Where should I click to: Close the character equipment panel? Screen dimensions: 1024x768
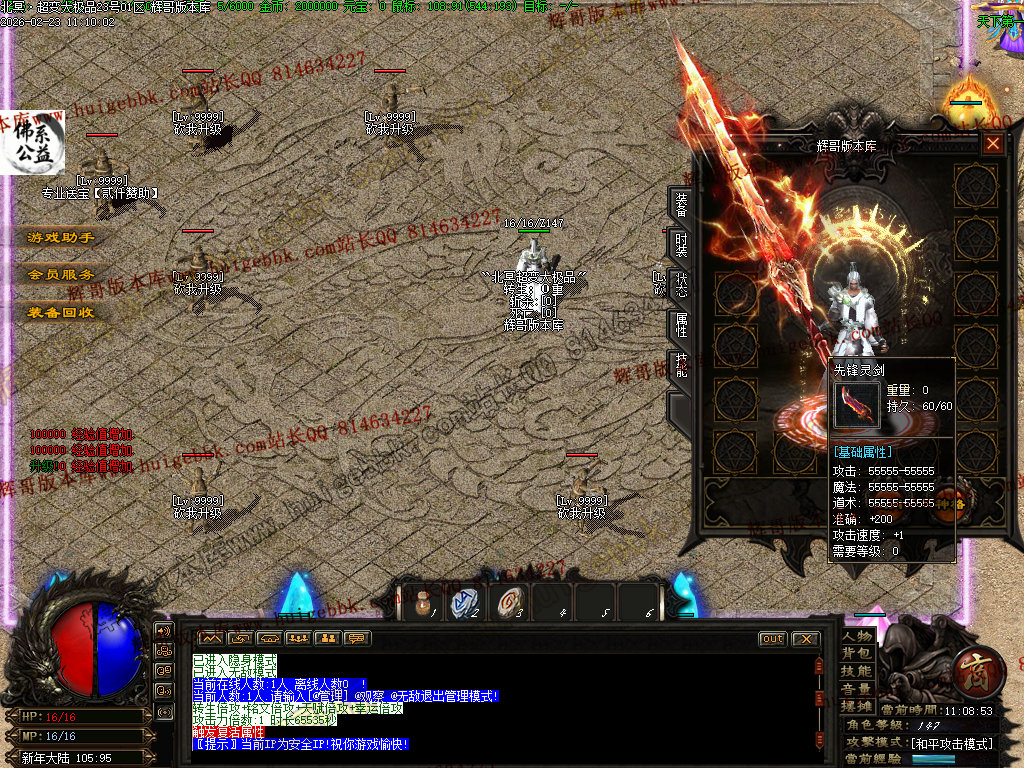[992, 144]
